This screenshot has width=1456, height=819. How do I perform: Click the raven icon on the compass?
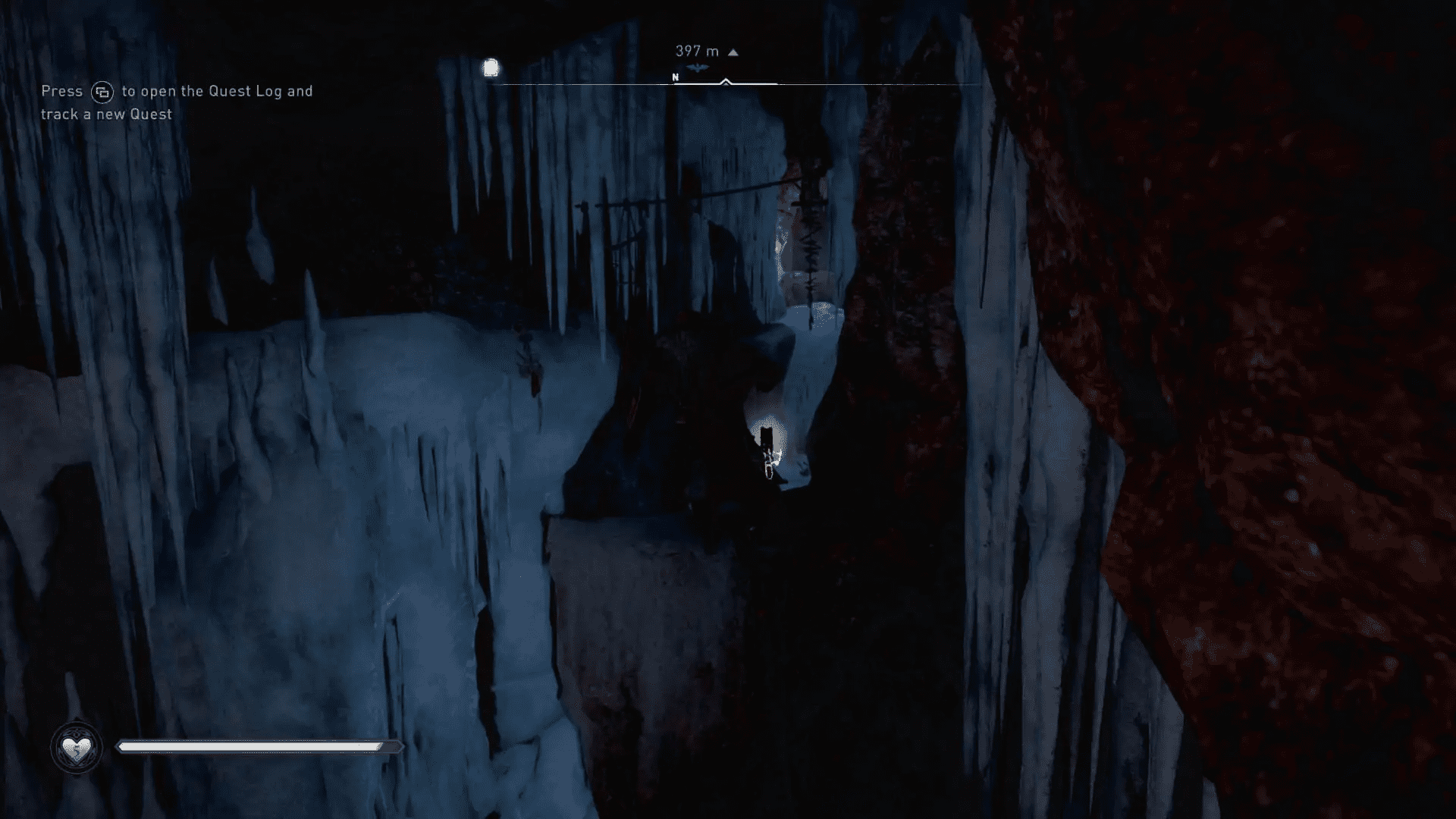click(698, 69)
